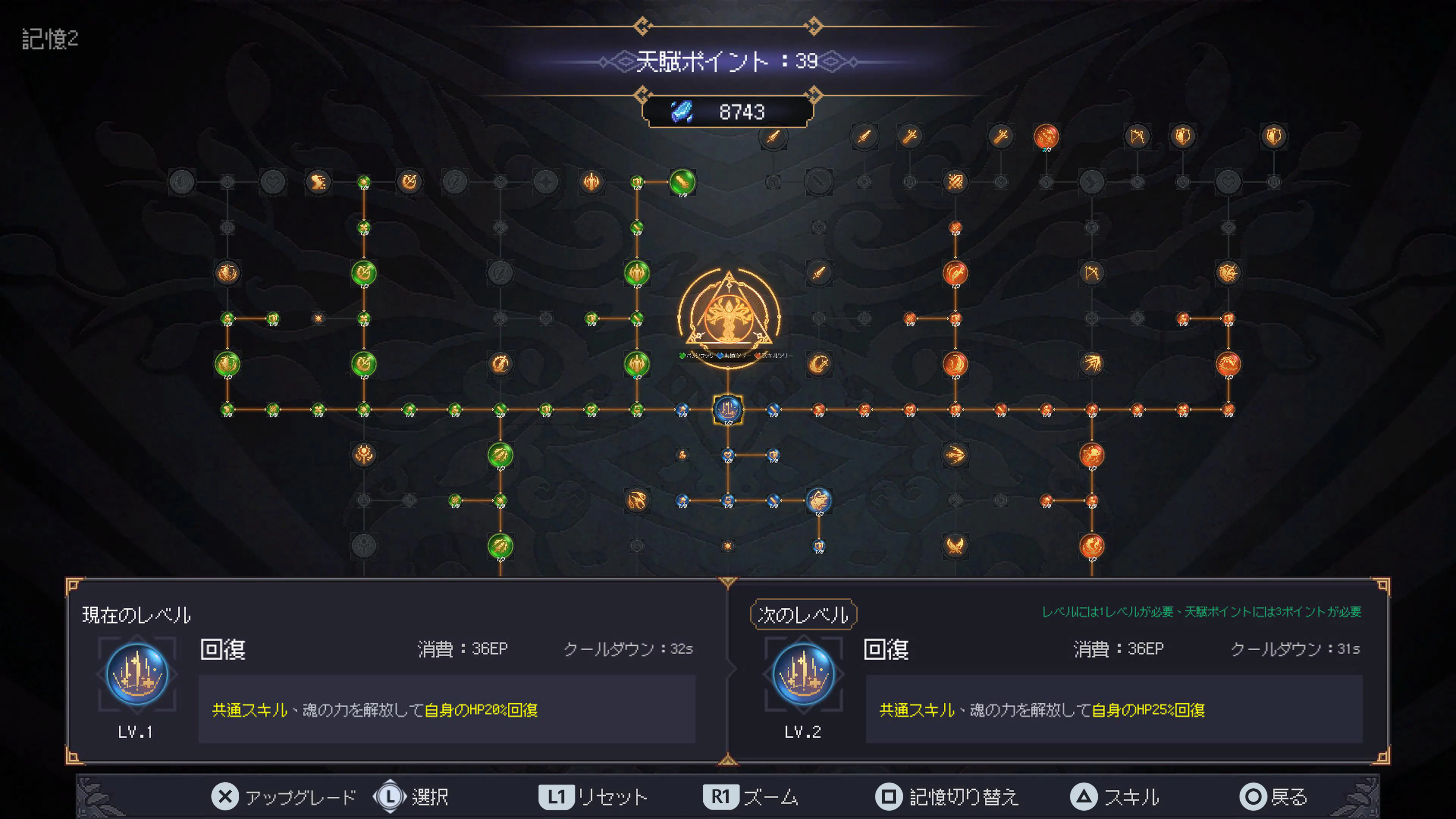Select the orange crescent blade node right of center
This screenshot has width=1456, height=819.
point(819,364)
